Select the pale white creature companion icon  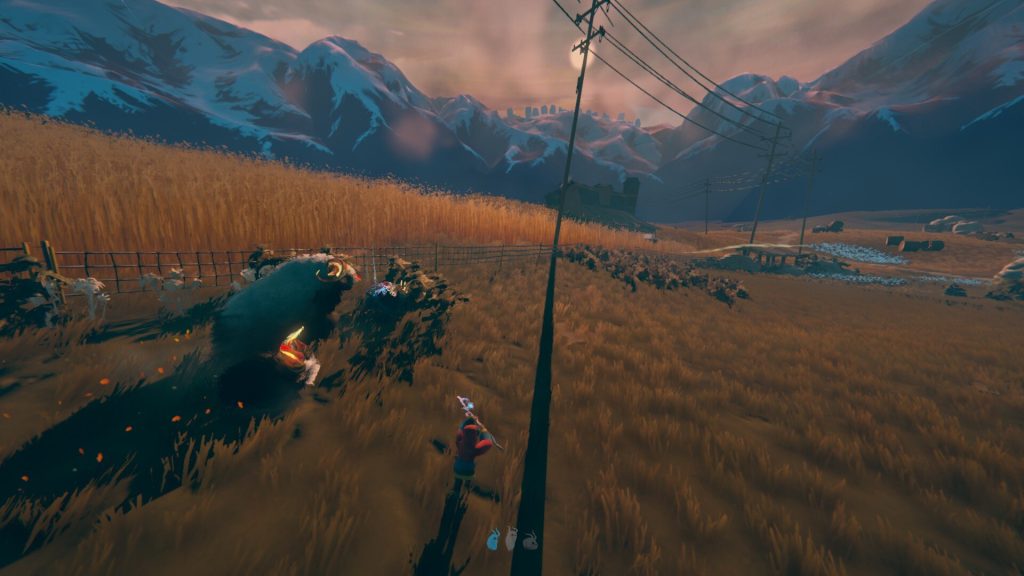pos(511,539)
